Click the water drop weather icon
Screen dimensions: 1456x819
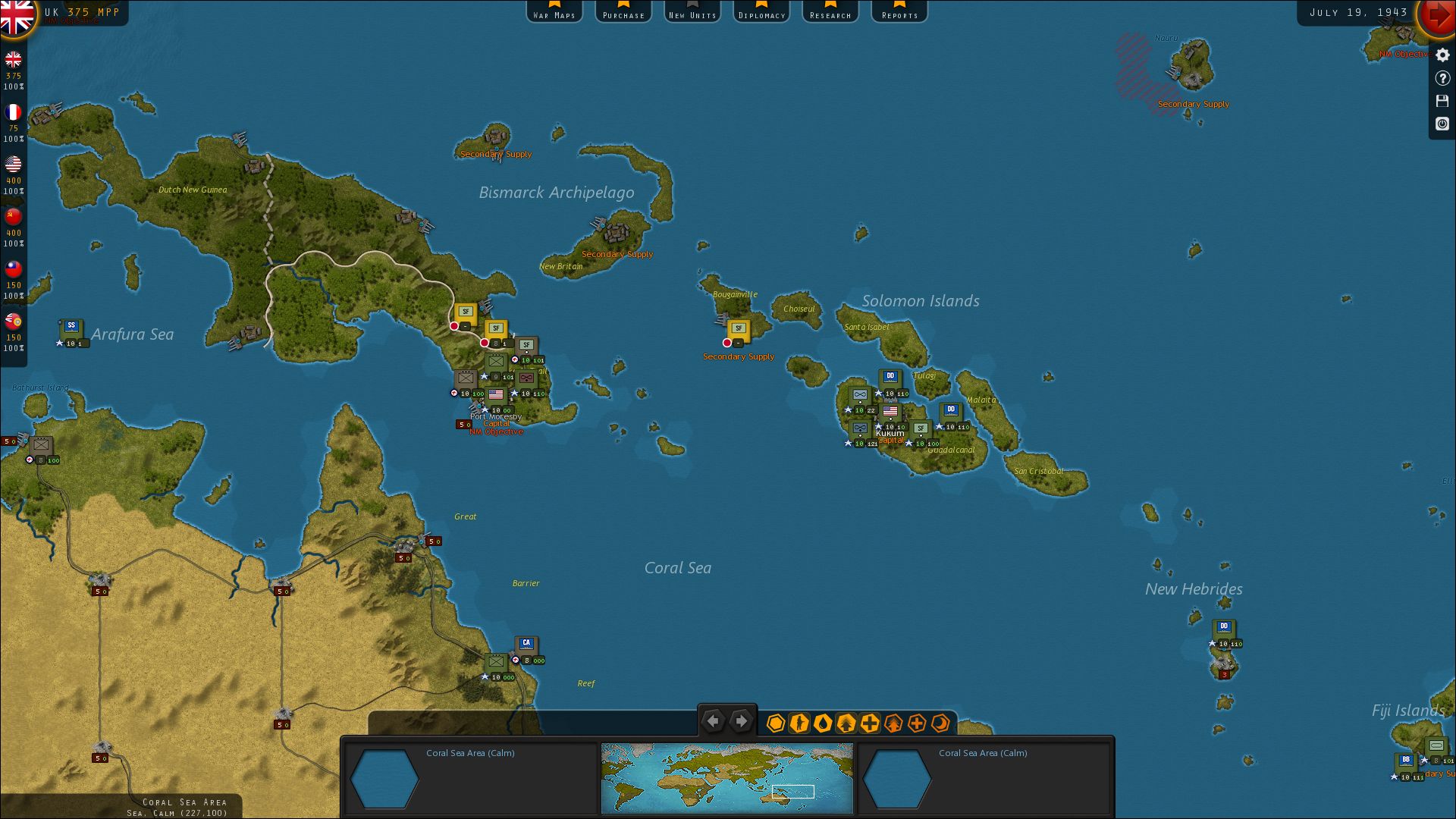822,724
